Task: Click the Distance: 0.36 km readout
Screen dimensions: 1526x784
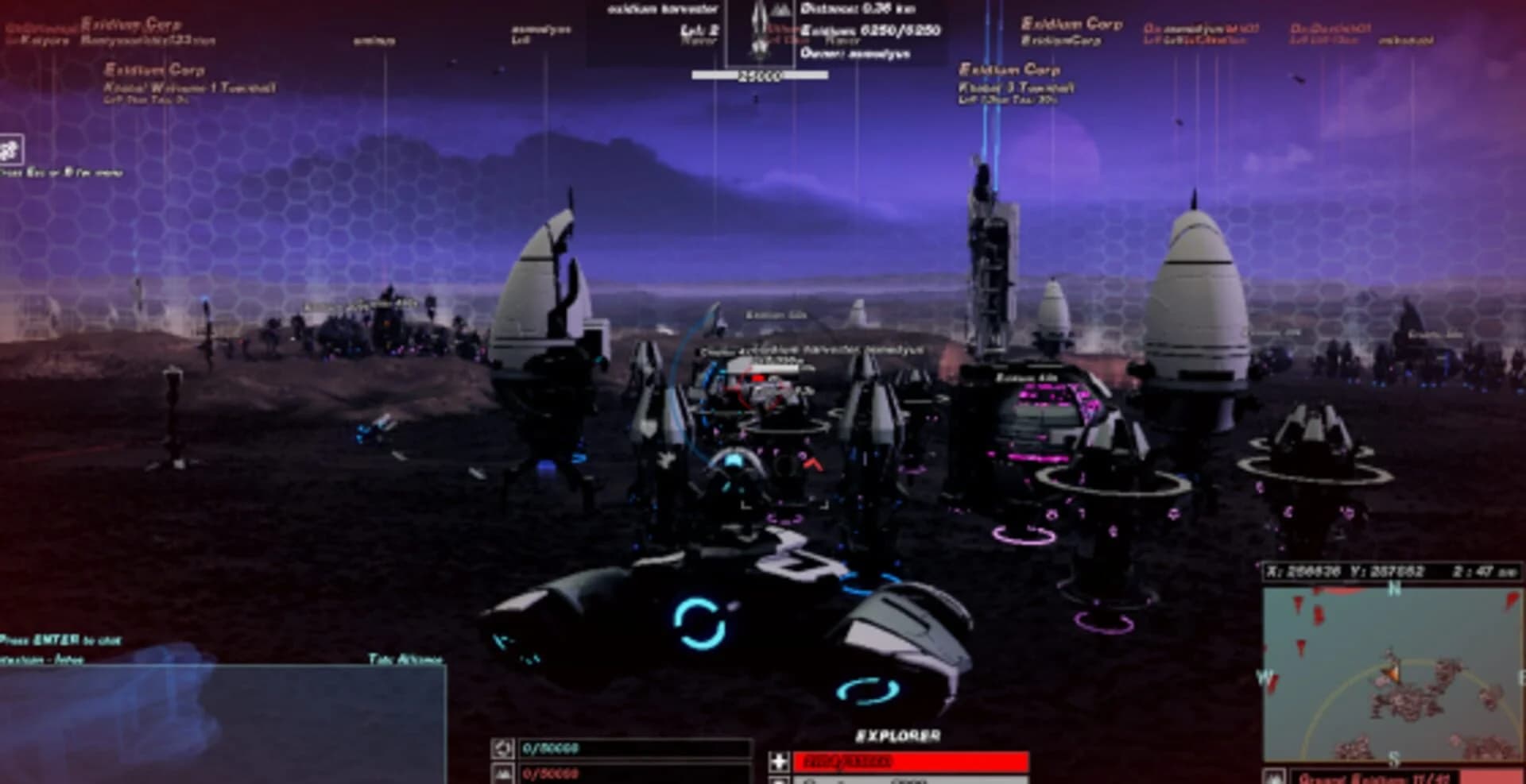Action: [860, 9]
